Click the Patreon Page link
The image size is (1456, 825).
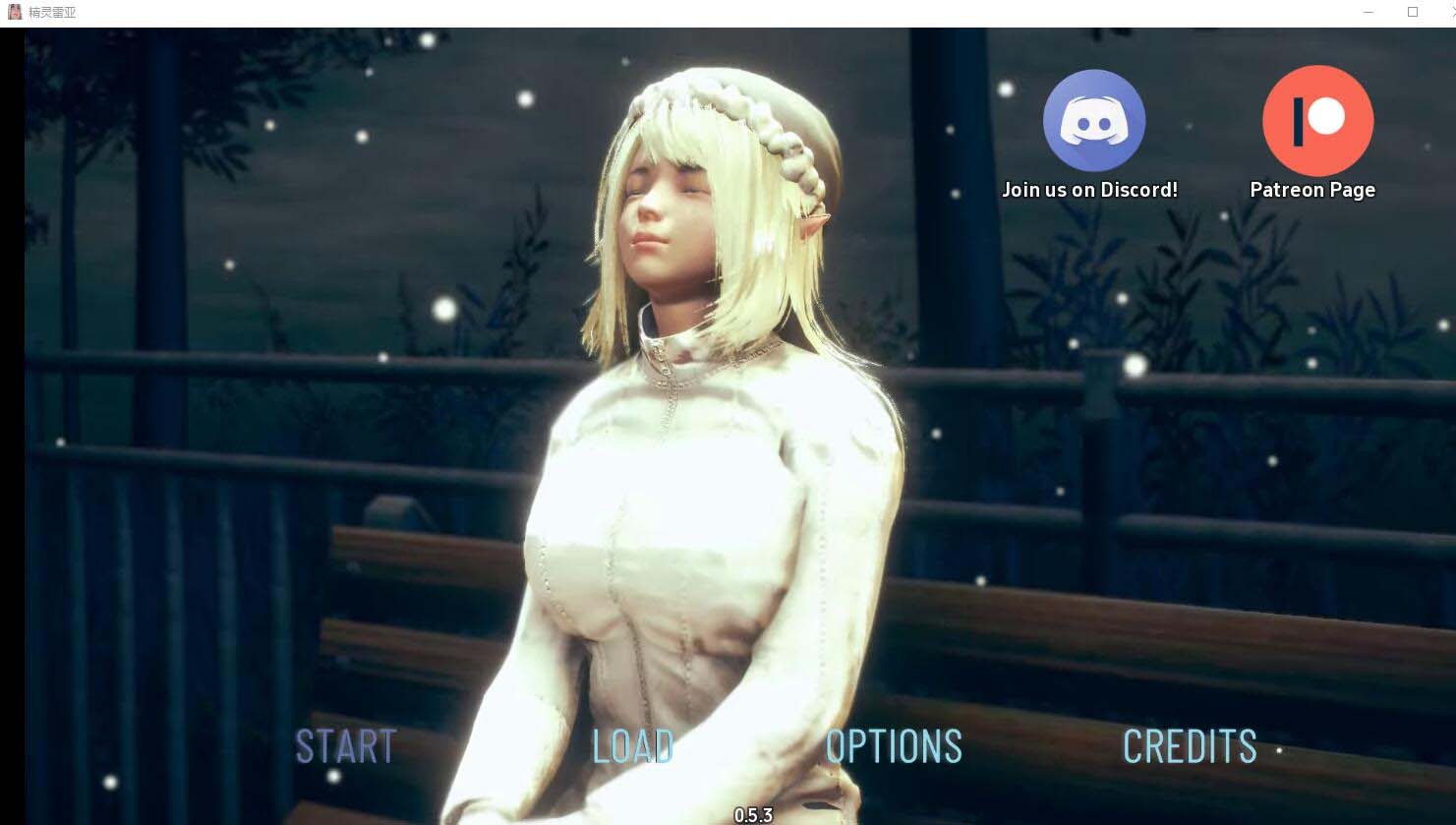click(1312, 190)
